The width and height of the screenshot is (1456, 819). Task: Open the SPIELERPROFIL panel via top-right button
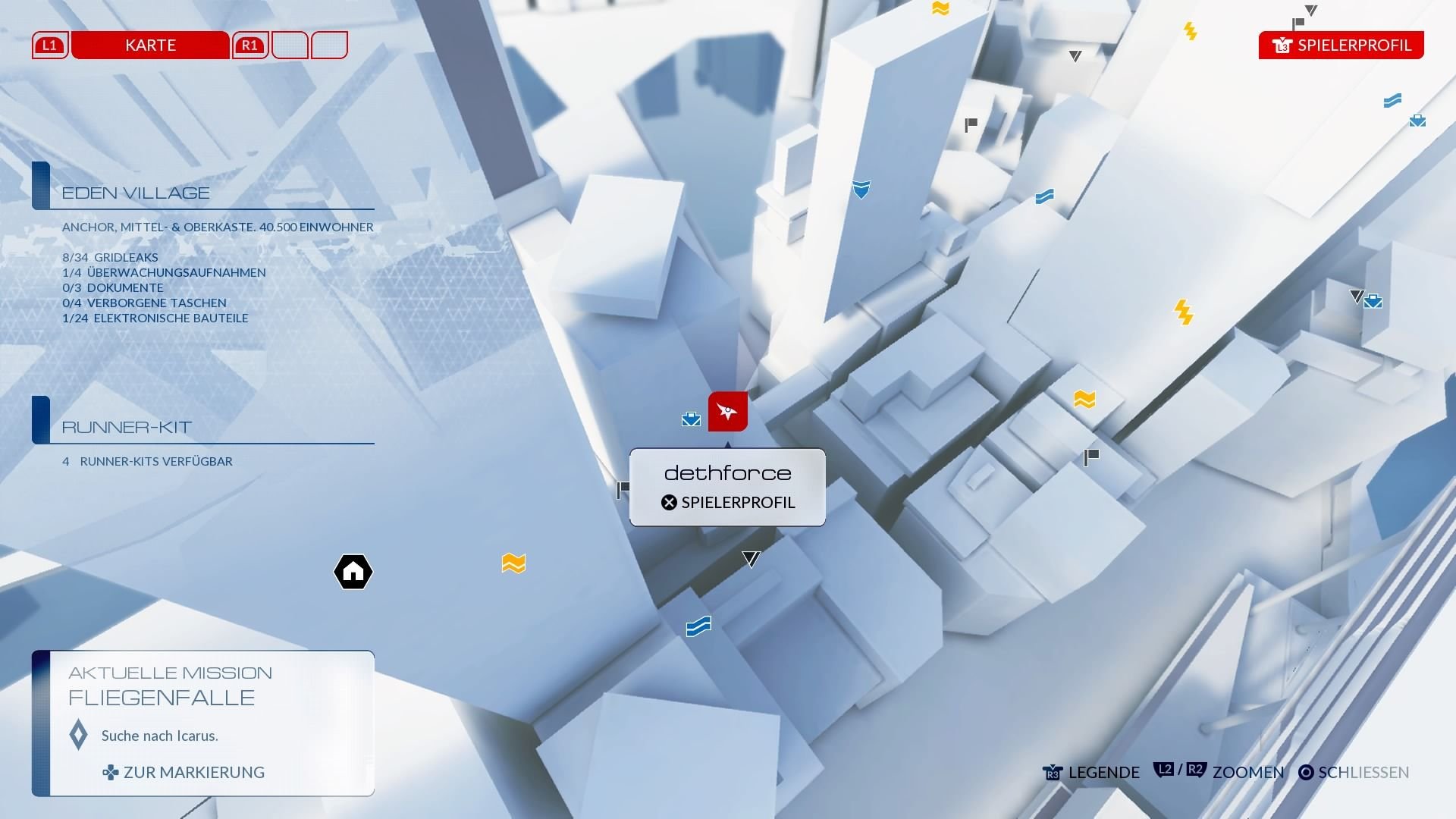click(x=1341, y=45)
